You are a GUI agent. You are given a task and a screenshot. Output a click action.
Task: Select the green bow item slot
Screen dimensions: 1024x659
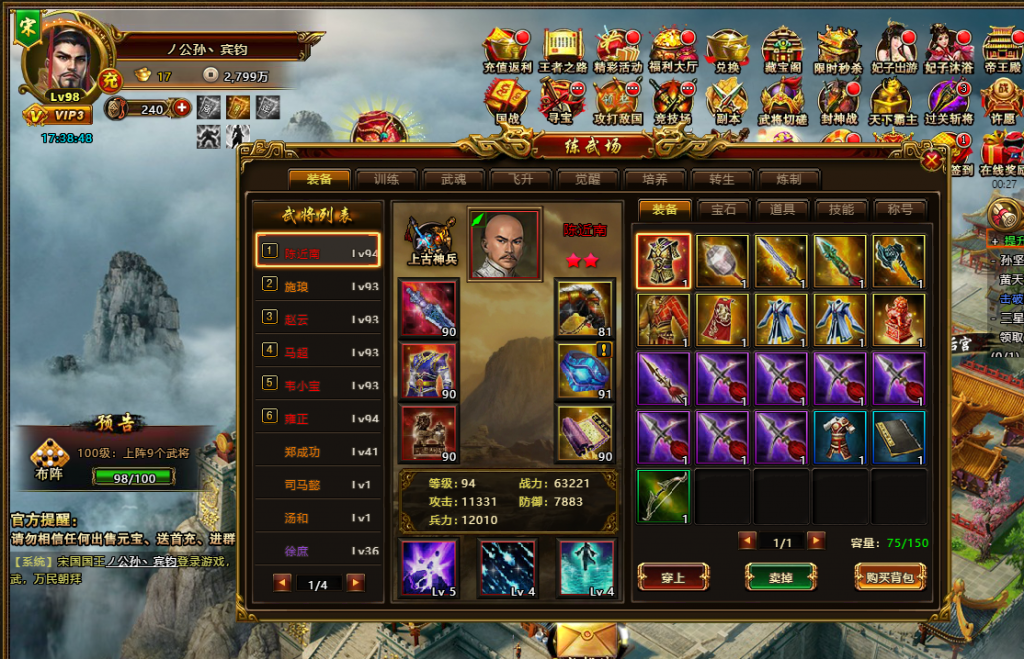tap(663, 496)
